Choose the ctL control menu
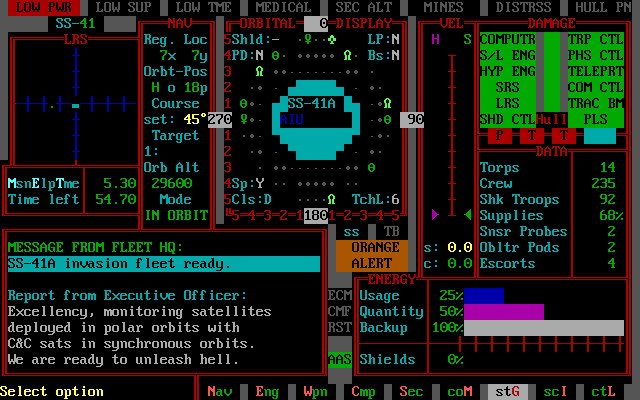 coord(603,391)
